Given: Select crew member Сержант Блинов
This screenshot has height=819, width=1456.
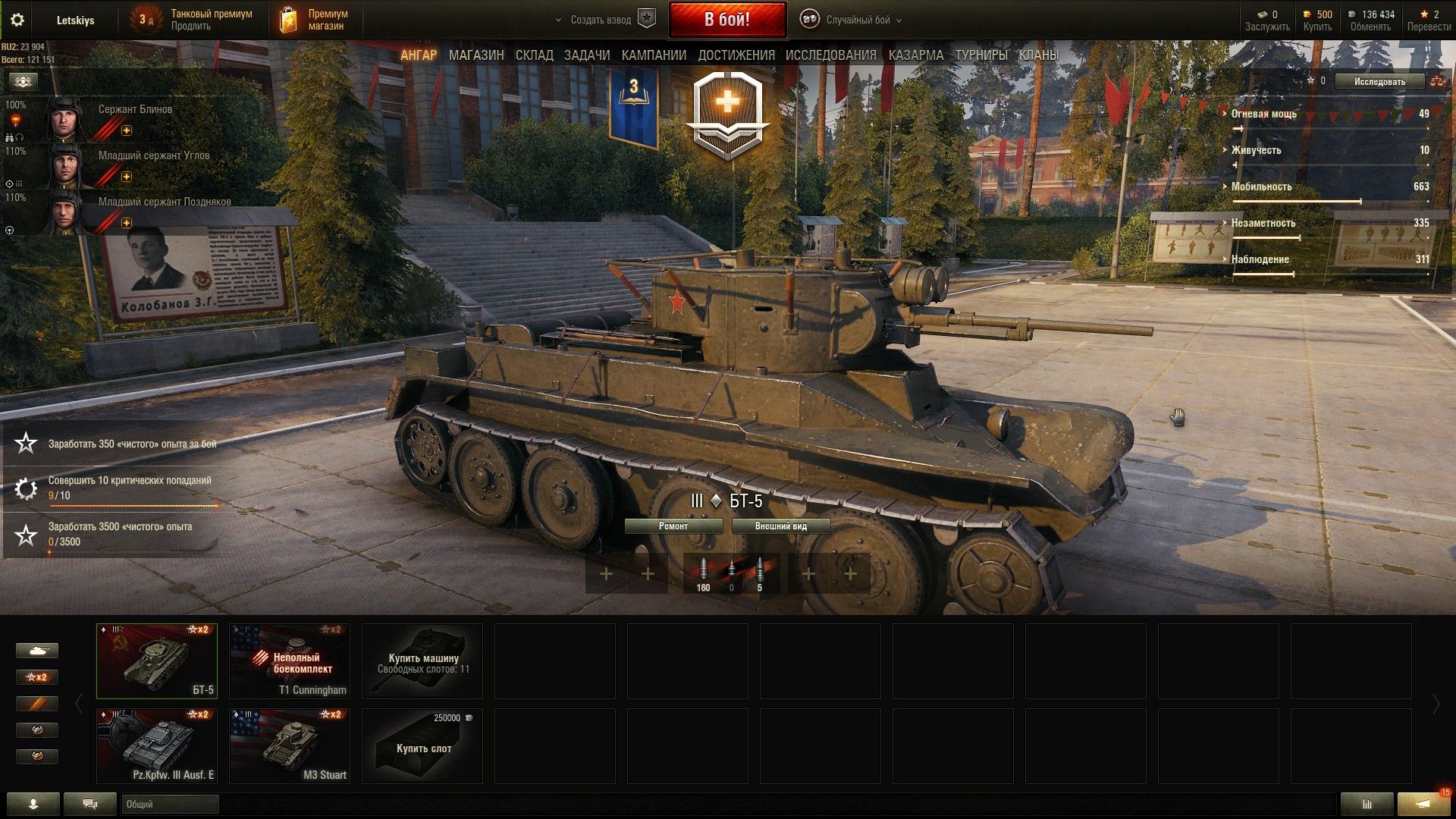Looking at the screenshot, I should [135, 110].
